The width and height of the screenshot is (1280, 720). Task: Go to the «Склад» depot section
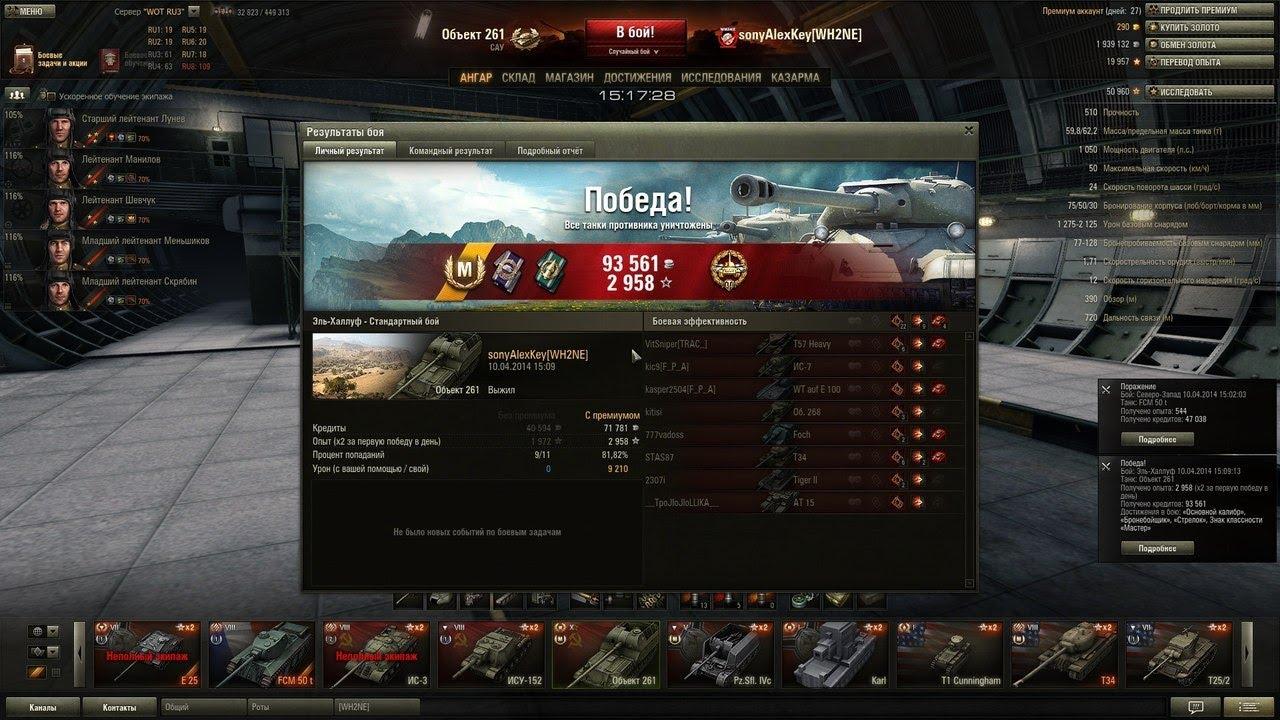[x=518, y=77]
